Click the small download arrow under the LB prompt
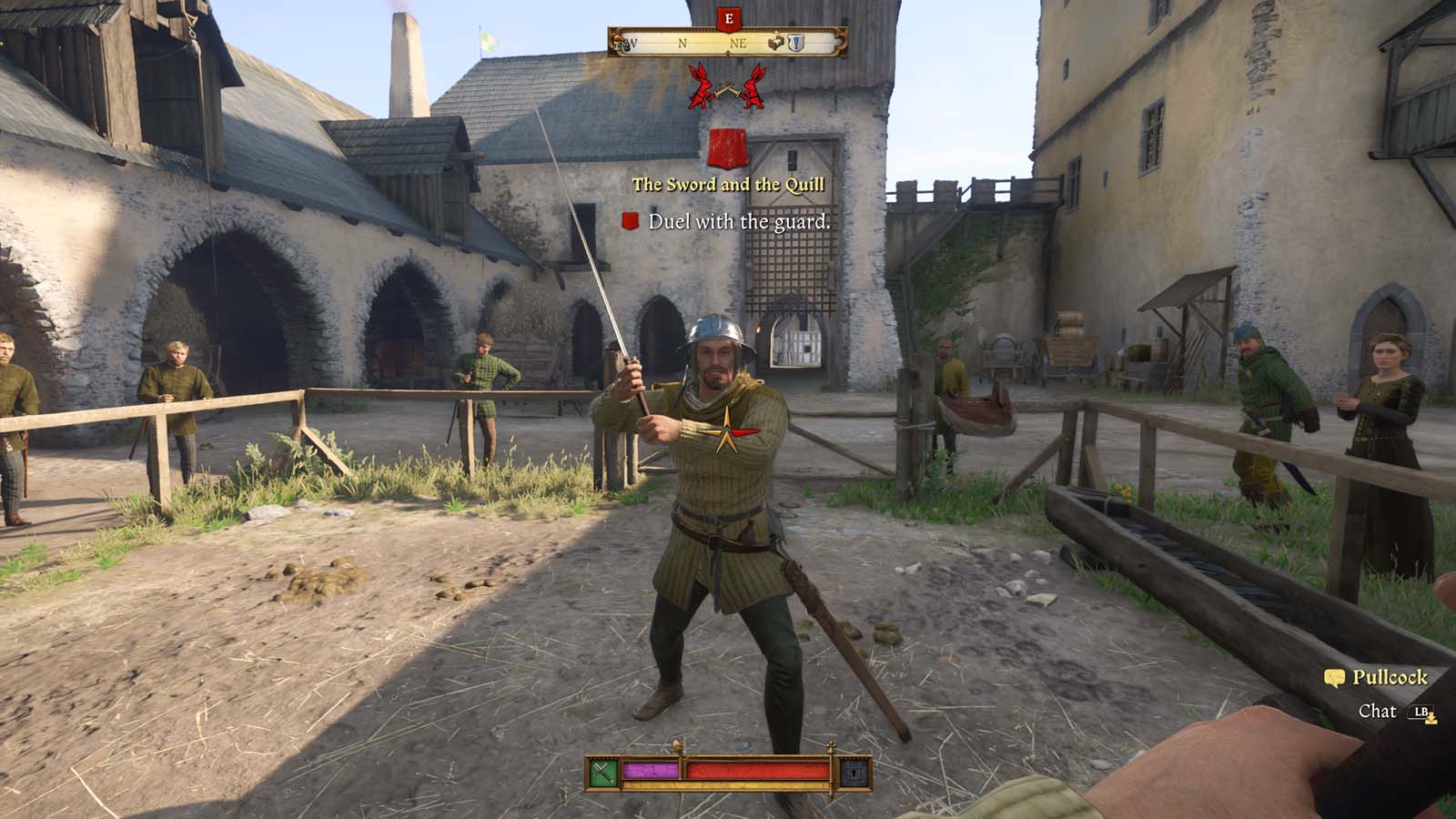This screenshot has width=1456, height=819. click(x=1431, y=718)
